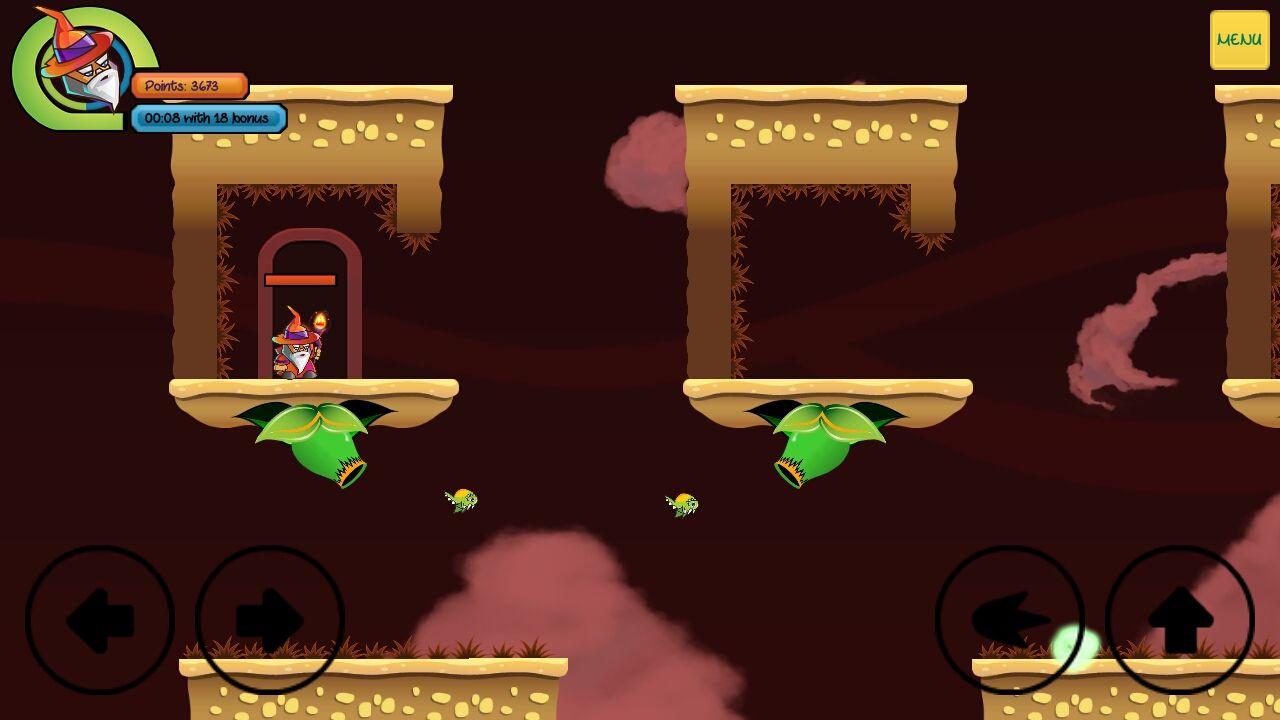Fire a spell with the attack button
Image resolution: width=1280 pixels, height=720 pixels.
point(1010,620)
